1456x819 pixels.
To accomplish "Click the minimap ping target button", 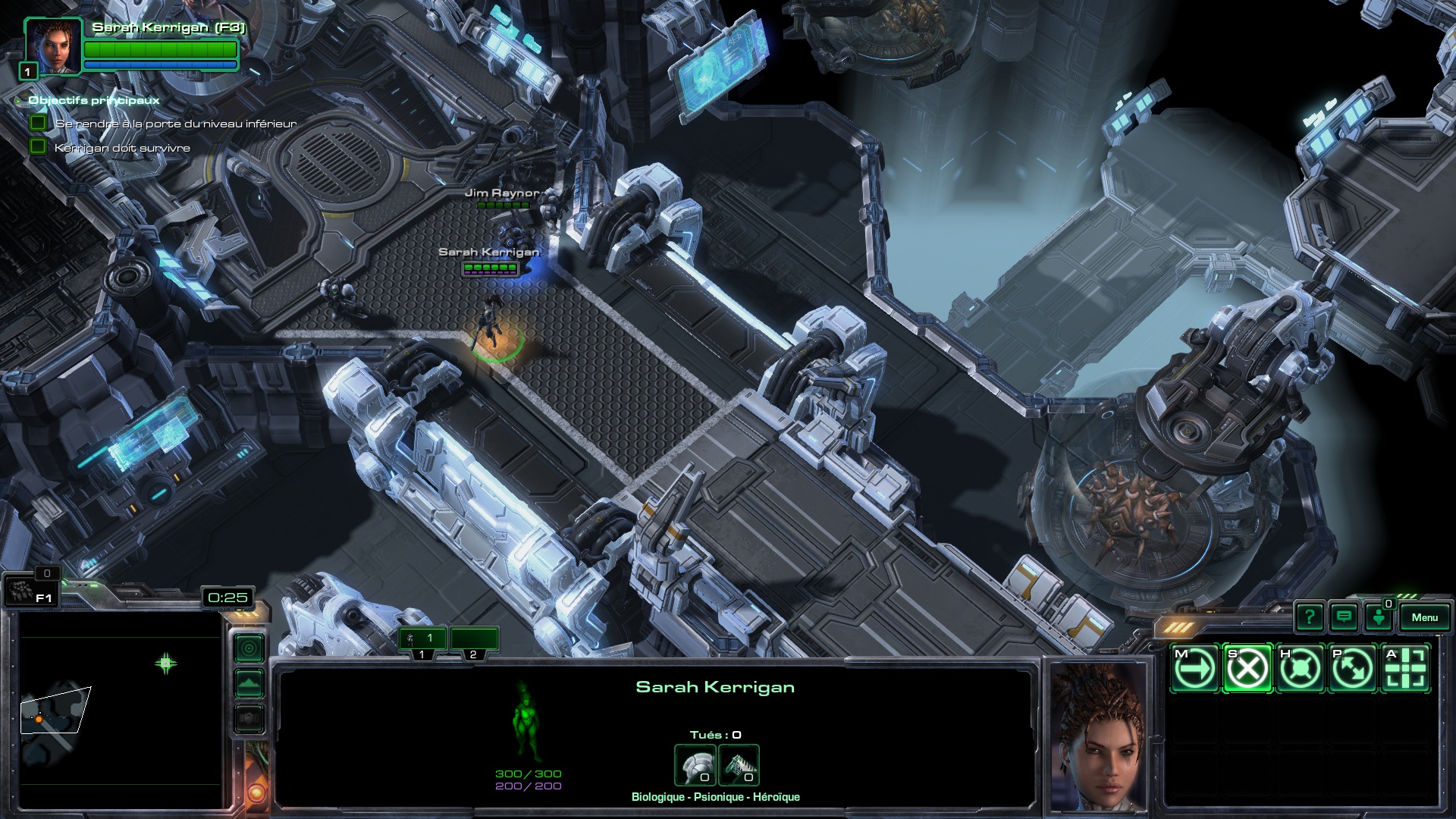I will (x=249, y=648).
